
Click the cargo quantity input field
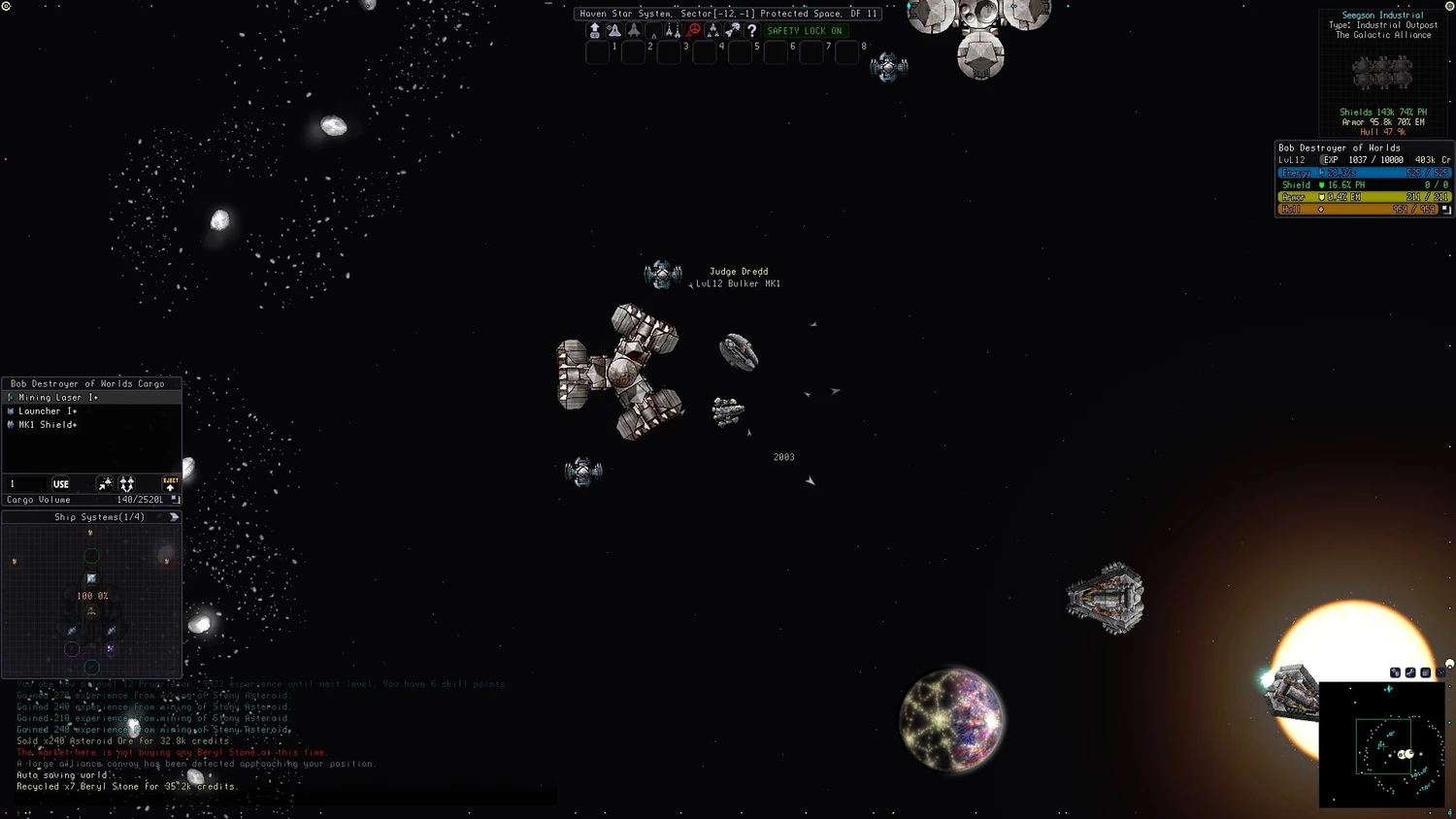pos(26,484)
